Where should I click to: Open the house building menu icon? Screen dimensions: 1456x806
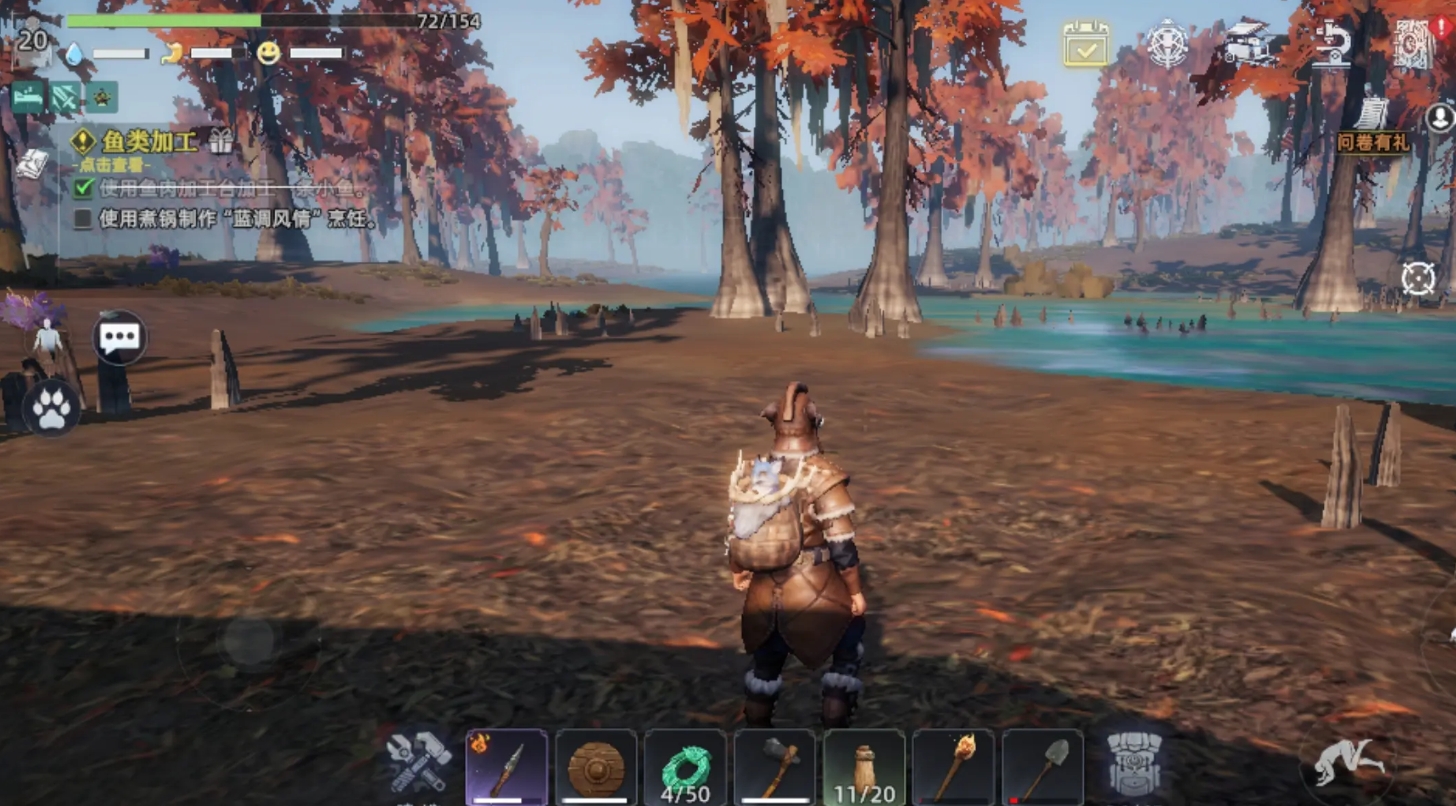(x=1249, y=43)
